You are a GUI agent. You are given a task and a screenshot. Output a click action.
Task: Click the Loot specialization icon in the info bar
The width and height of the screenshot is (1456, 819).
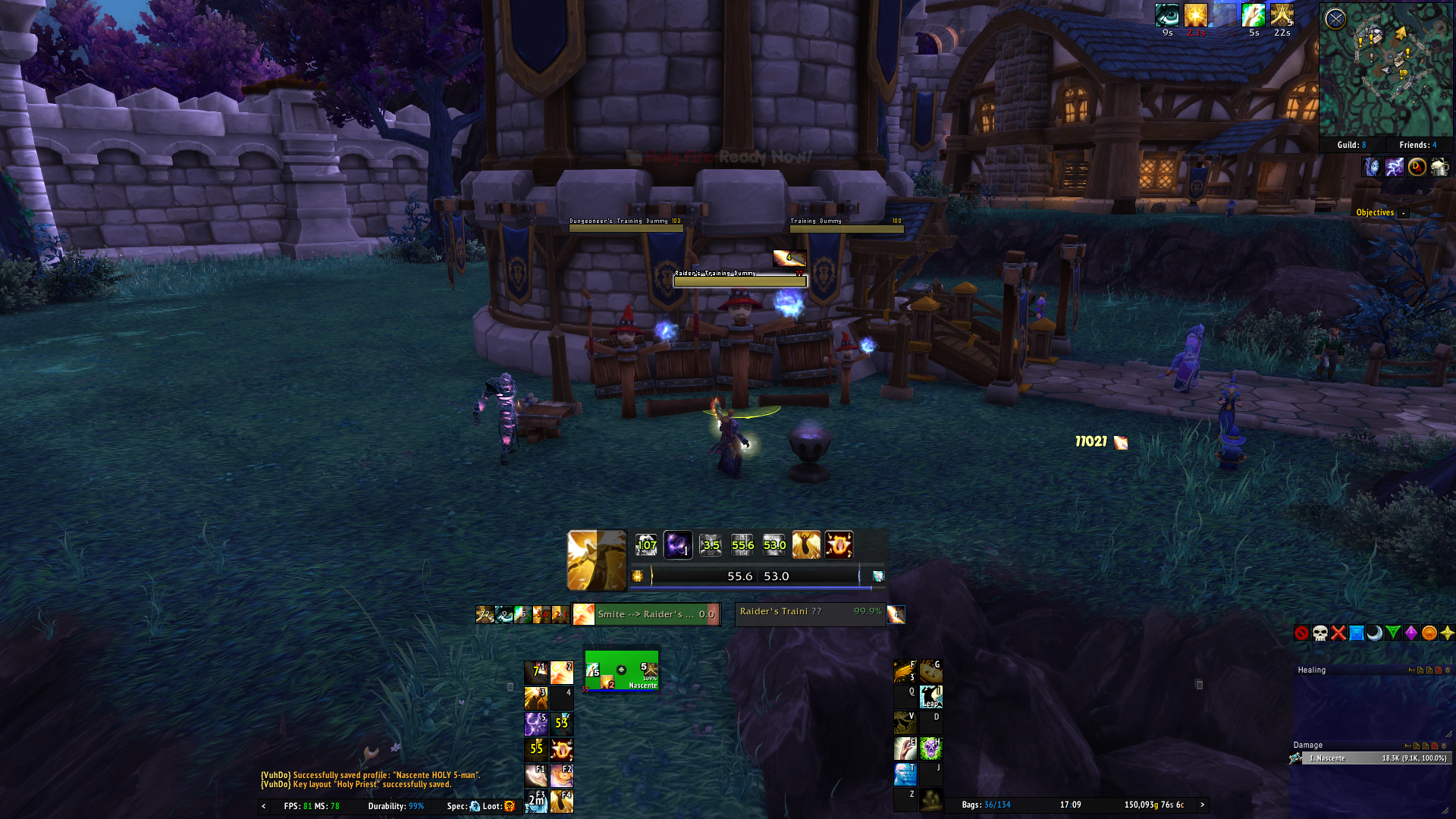(x=510, y=806)
